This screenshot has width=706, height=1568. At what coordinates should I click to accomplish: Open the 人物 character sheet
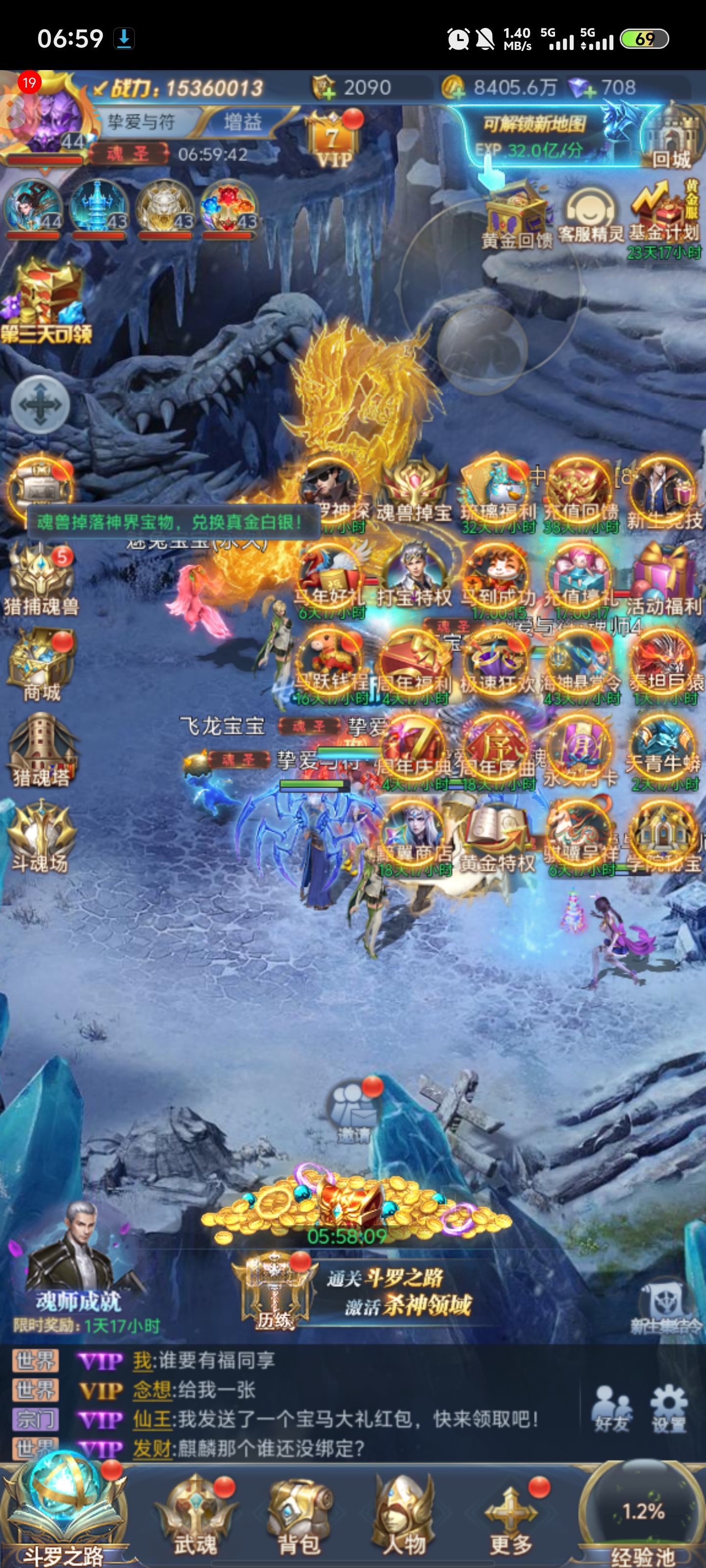[404, 1516]
